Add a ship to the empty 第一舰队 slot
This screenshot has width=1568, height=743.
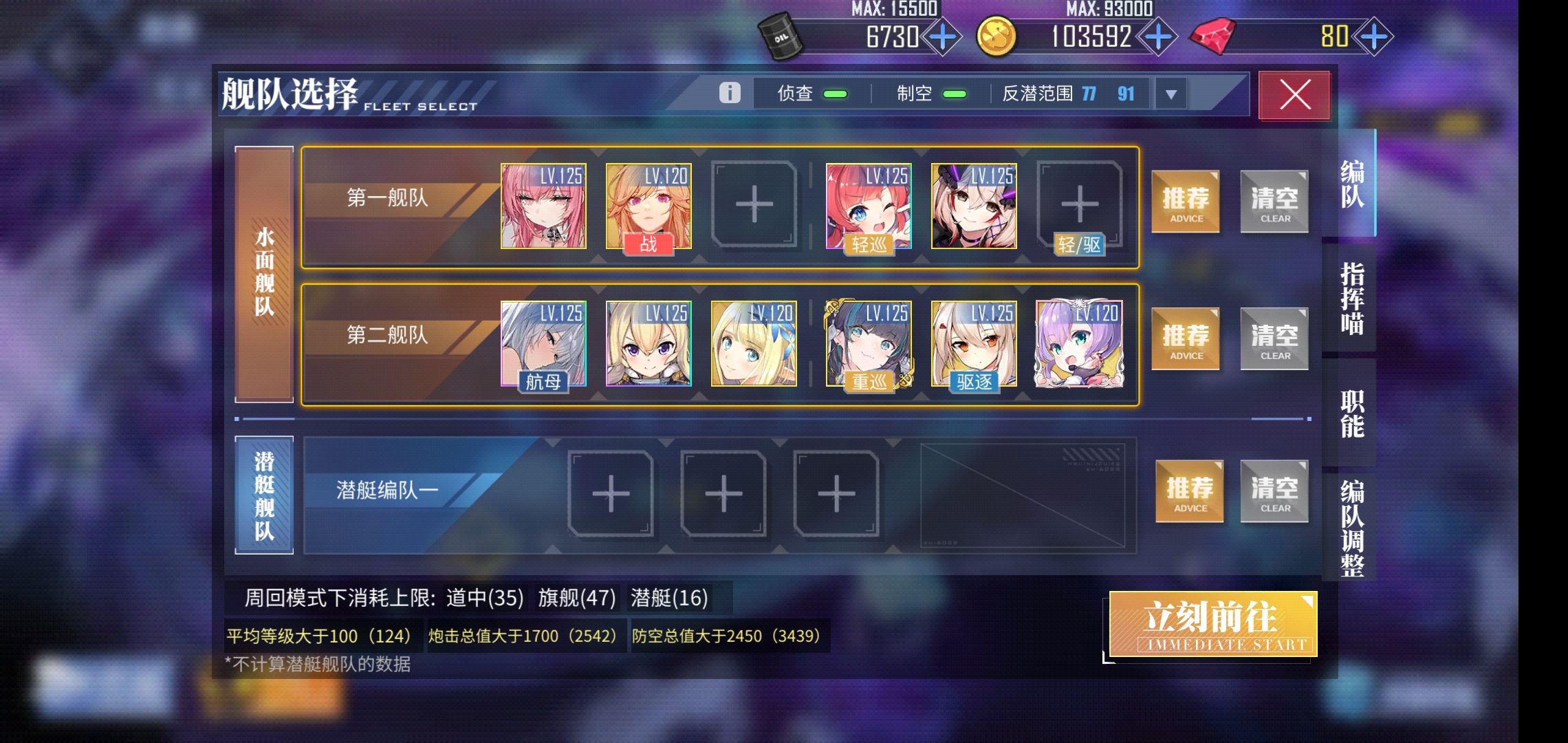(752, 204)
